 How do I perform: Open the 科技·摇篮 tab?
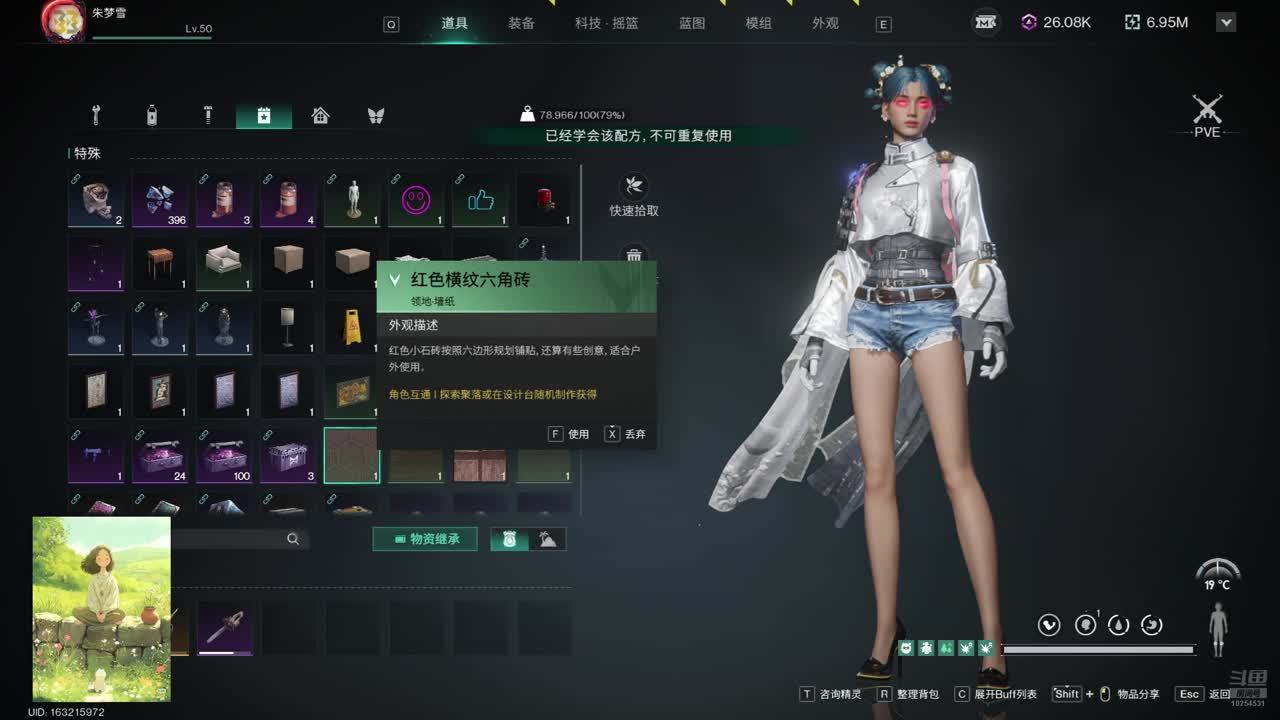[606, 23]
